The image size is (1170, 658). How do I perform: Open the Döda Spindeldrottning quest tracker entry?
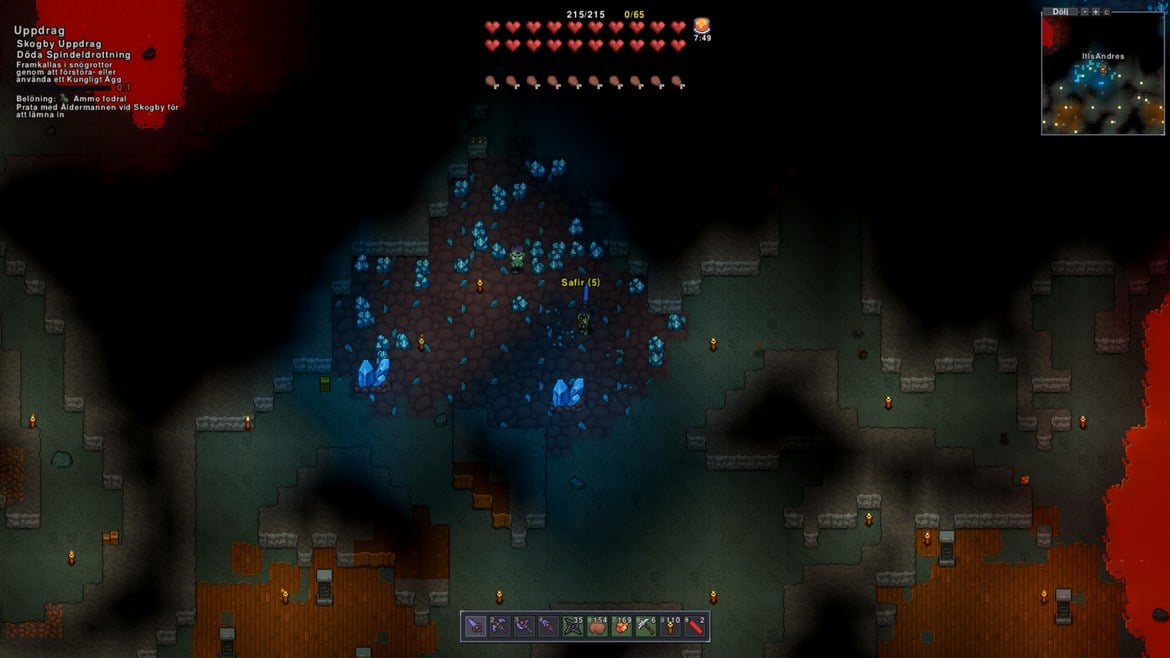click(73, 55)
